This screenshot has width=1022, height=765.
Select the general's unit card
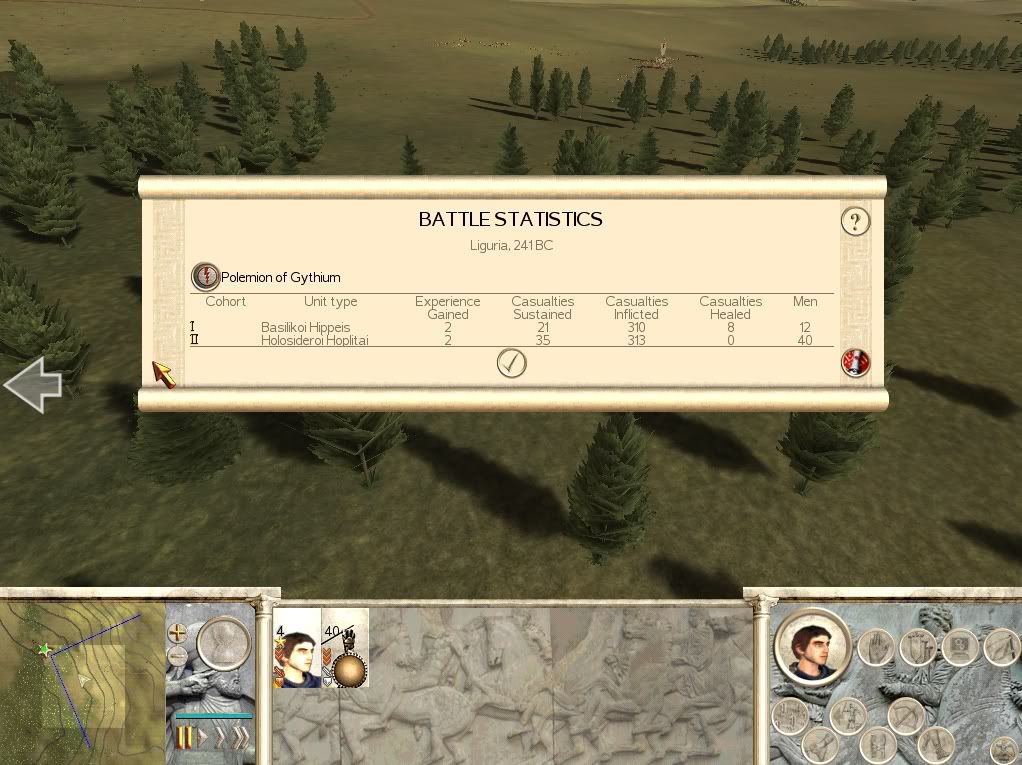tap(296, 647)
